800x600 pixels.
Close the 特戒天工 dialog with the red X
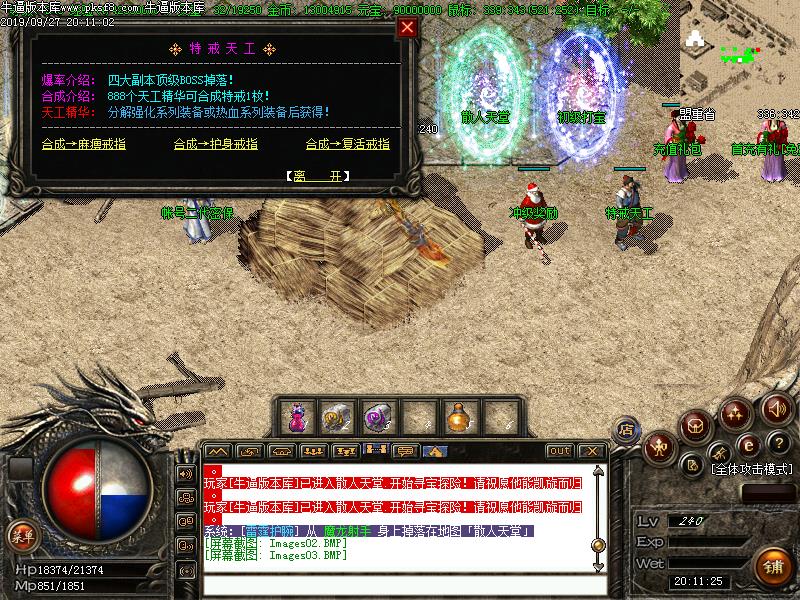point(407,28)
